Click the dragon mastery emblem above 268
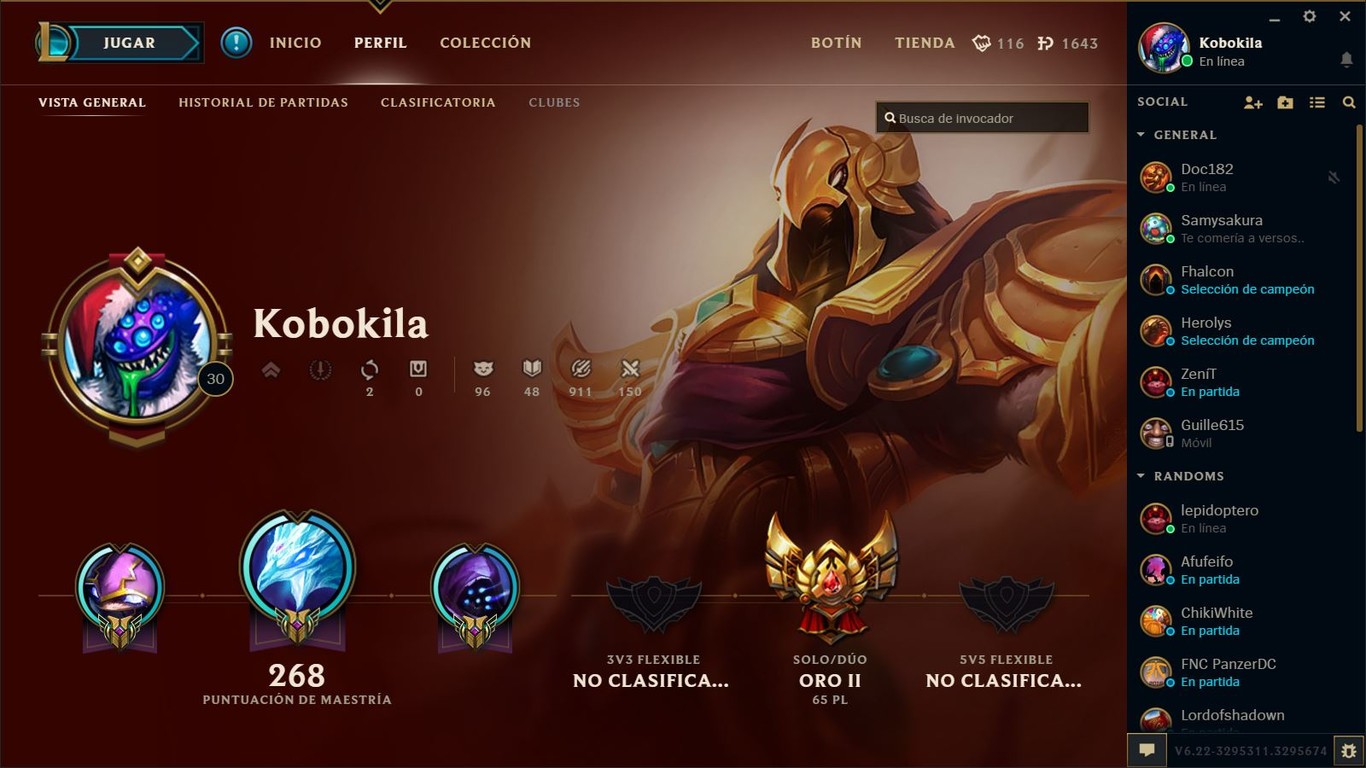Screen dimensions: 1366x768 297,570
